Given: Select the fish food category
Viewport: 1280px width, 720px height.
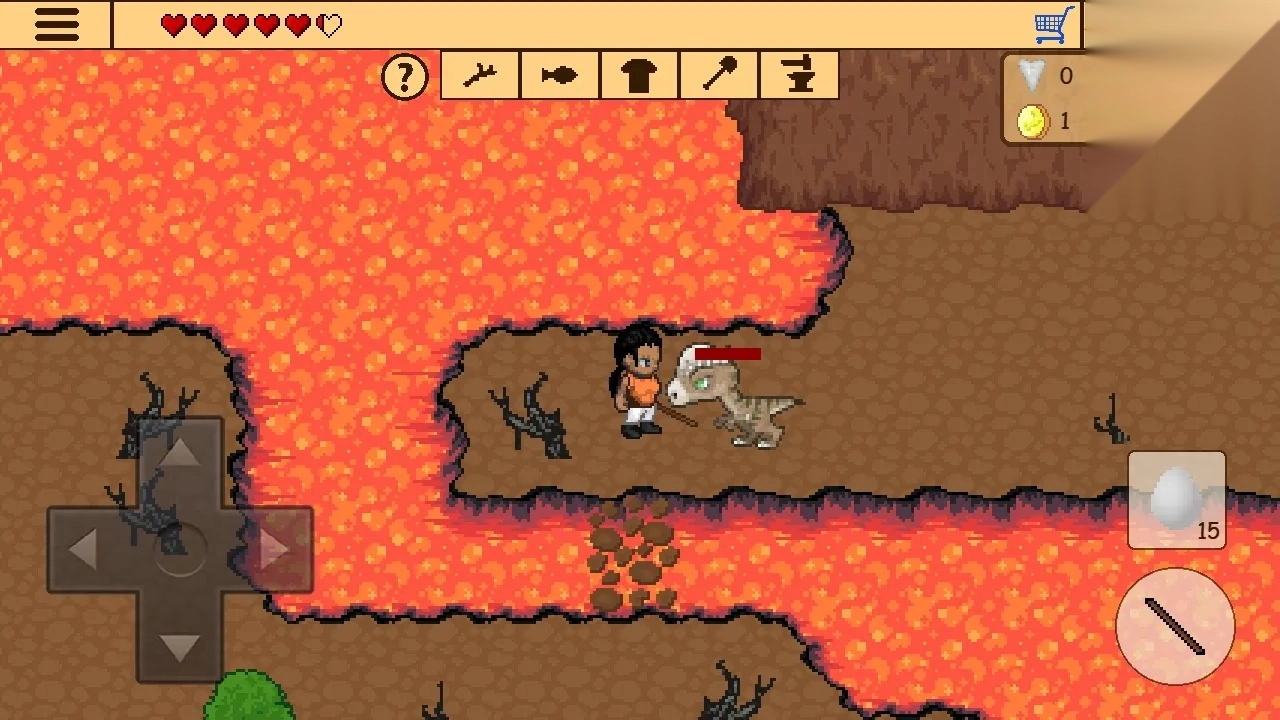Looking at the screenshot, I should click(560, 76).
